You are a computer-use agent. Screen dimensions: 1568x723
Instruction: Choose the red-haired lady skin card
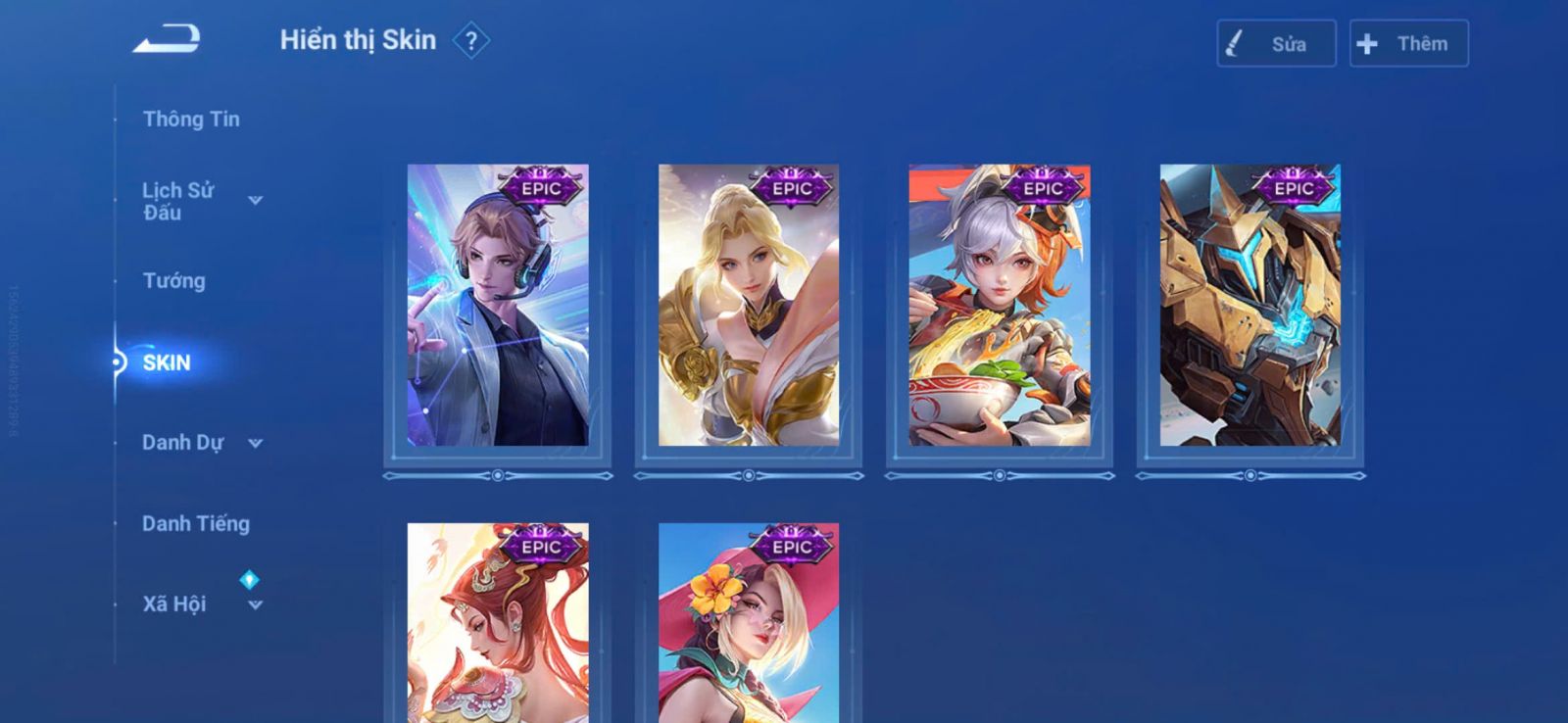498,623
